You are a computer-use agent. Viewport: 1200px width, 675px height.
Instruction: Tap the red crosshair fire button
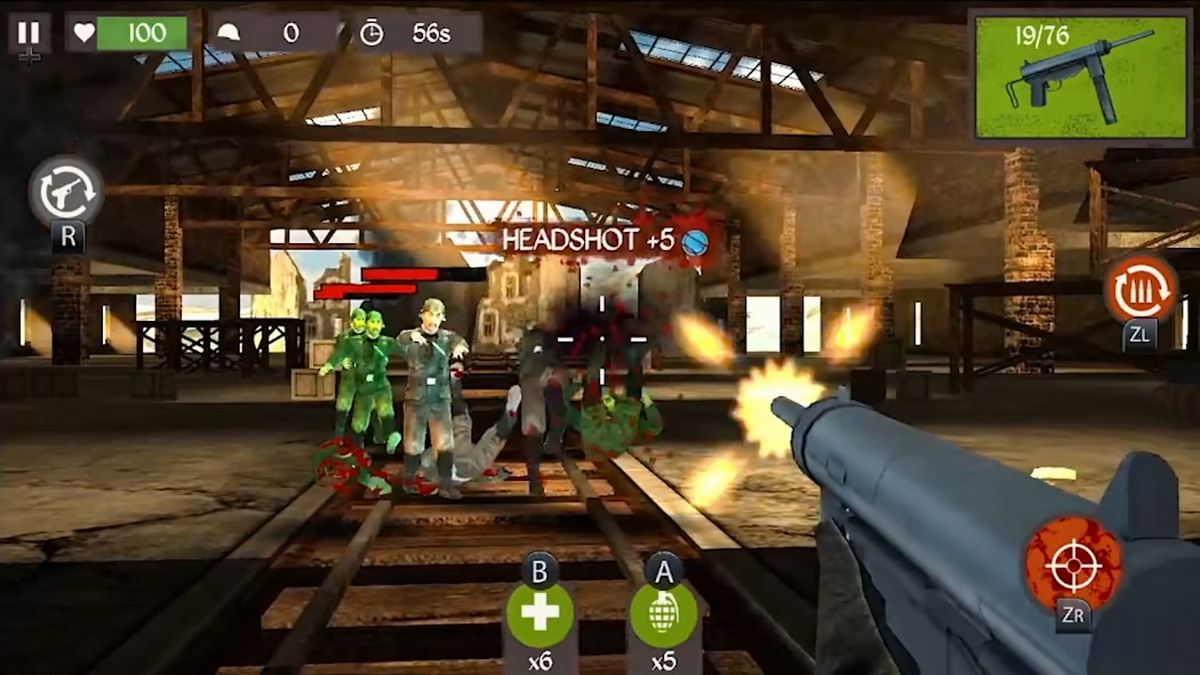pos(1073,566)
